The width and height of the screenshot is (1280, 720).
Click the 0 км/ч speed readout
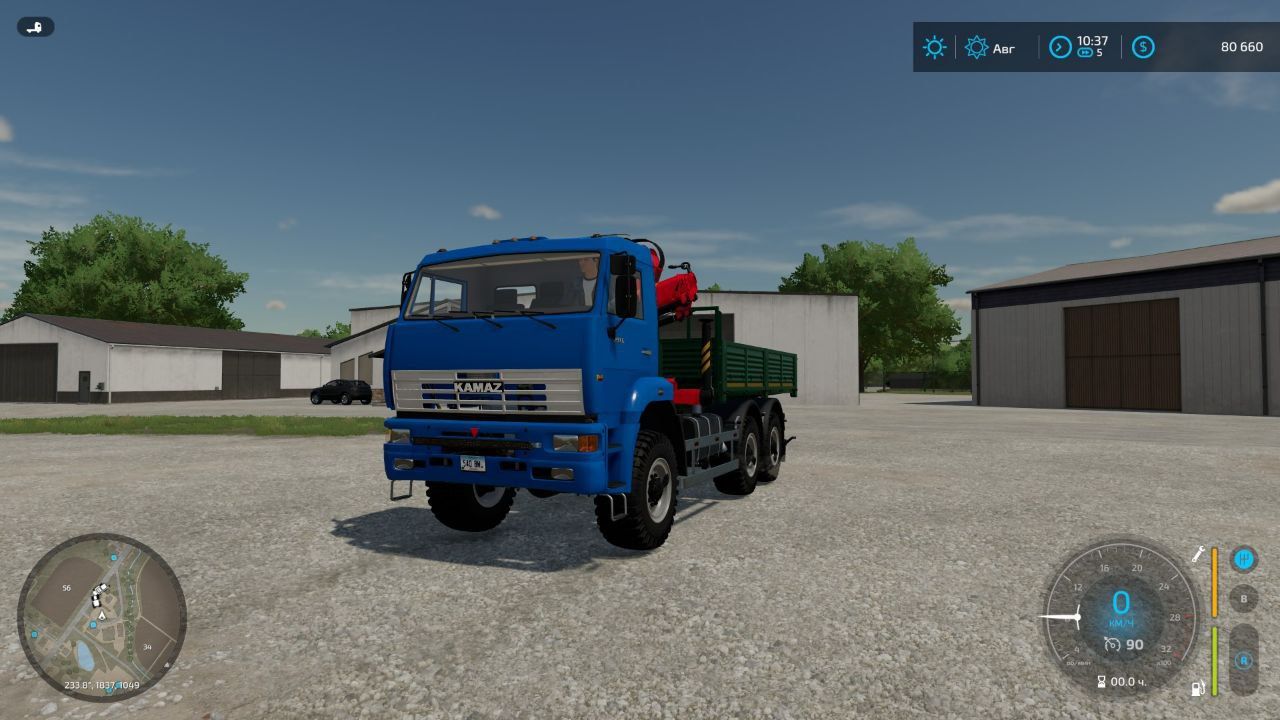click(x=1122, y=605)
